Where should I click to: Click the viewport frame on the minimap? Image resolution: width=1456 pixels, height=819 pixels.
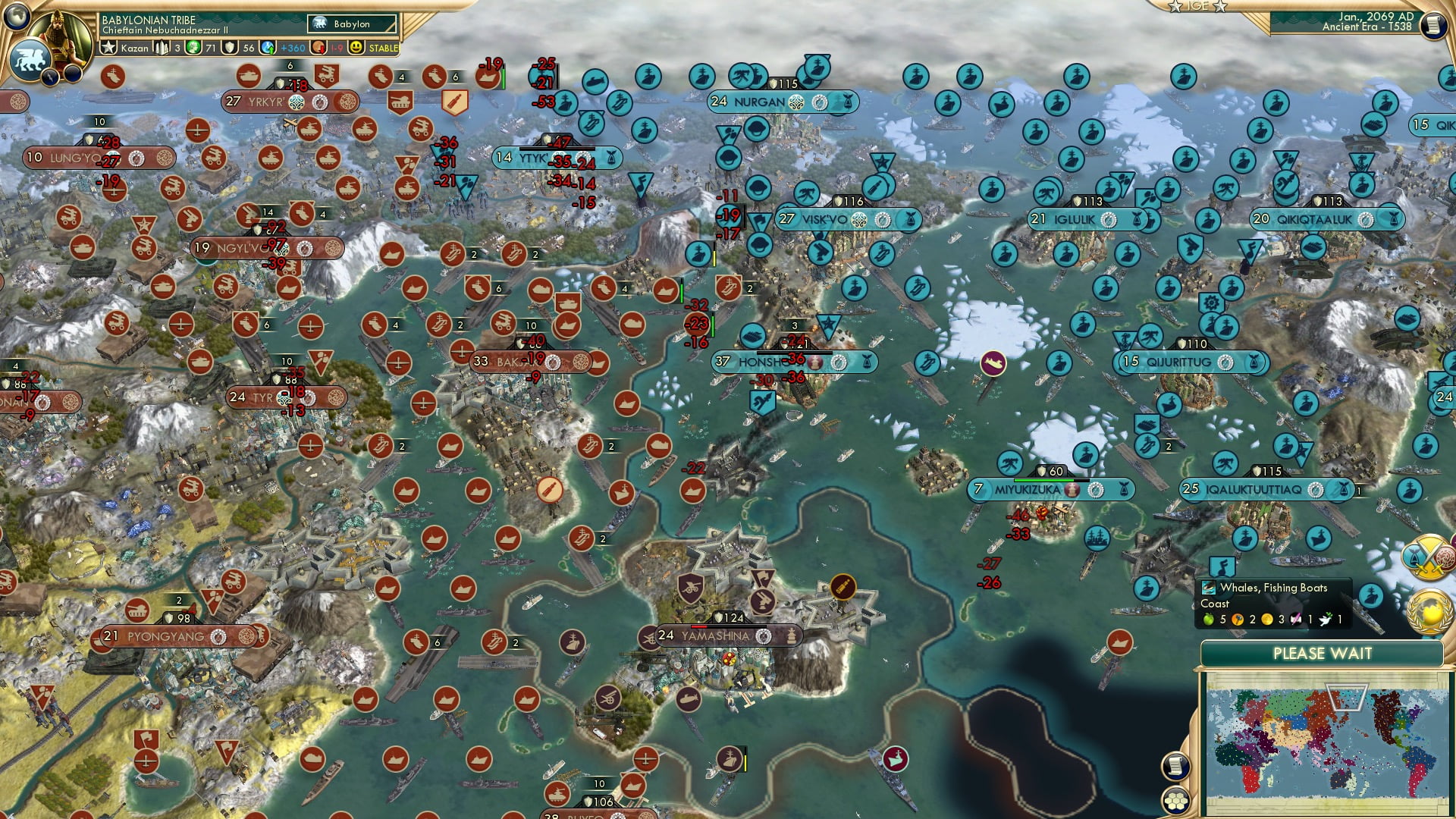[x=1348, y=697]
